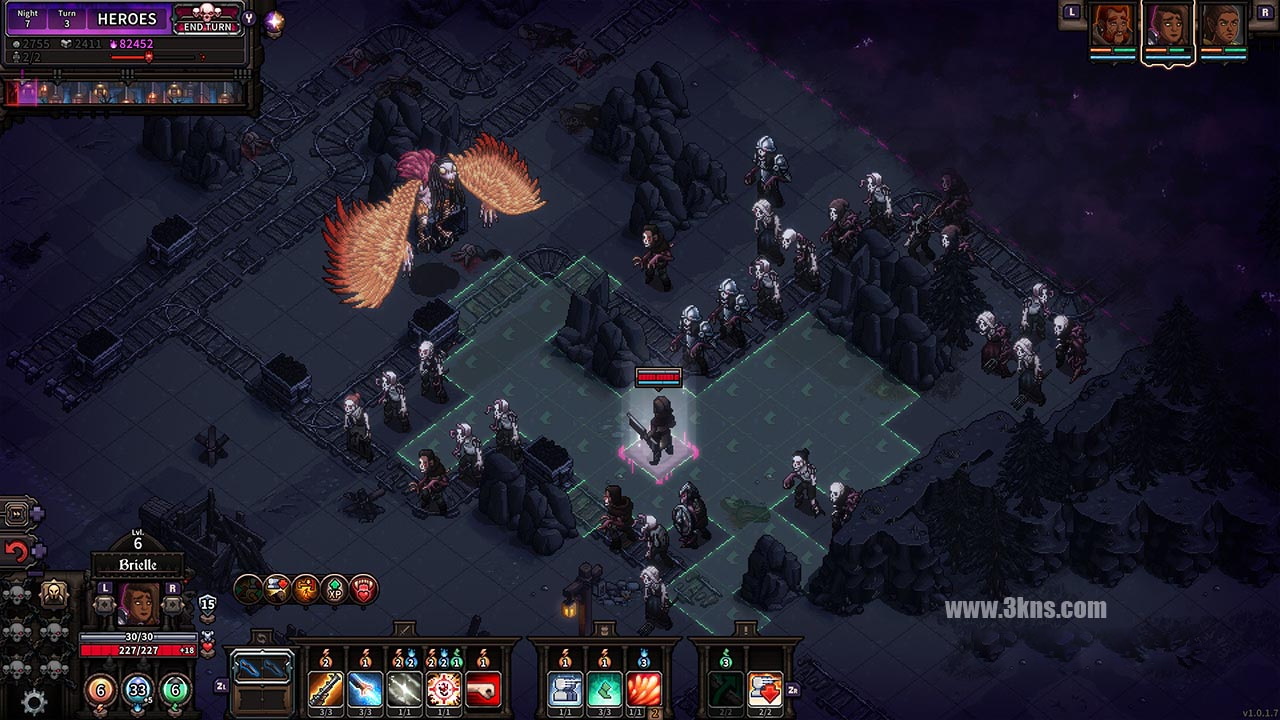The image size is (1280, 720).
Task: Select the green boot movement skill
Action: coord(604,689)
